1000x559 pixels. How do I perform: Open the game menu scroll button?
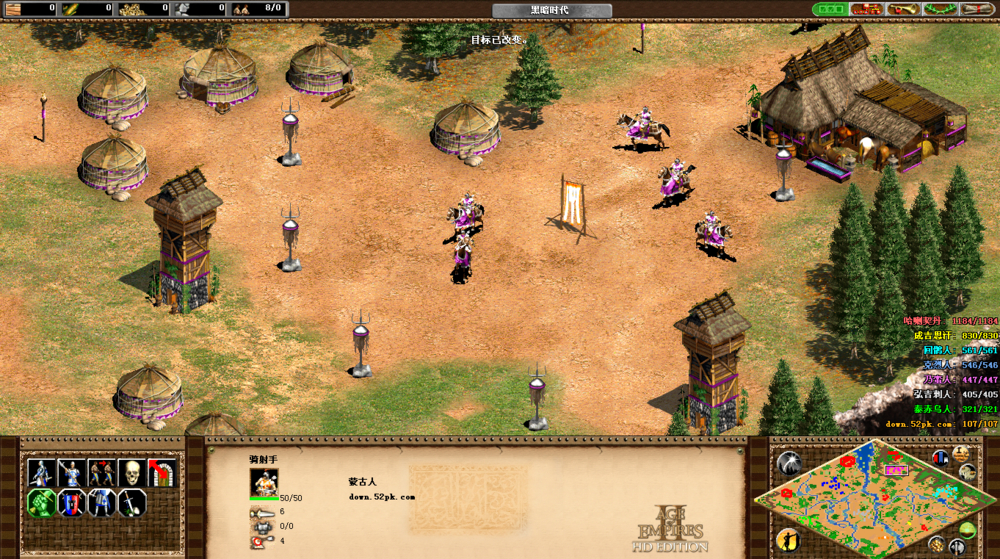click(x=974, y=9)
